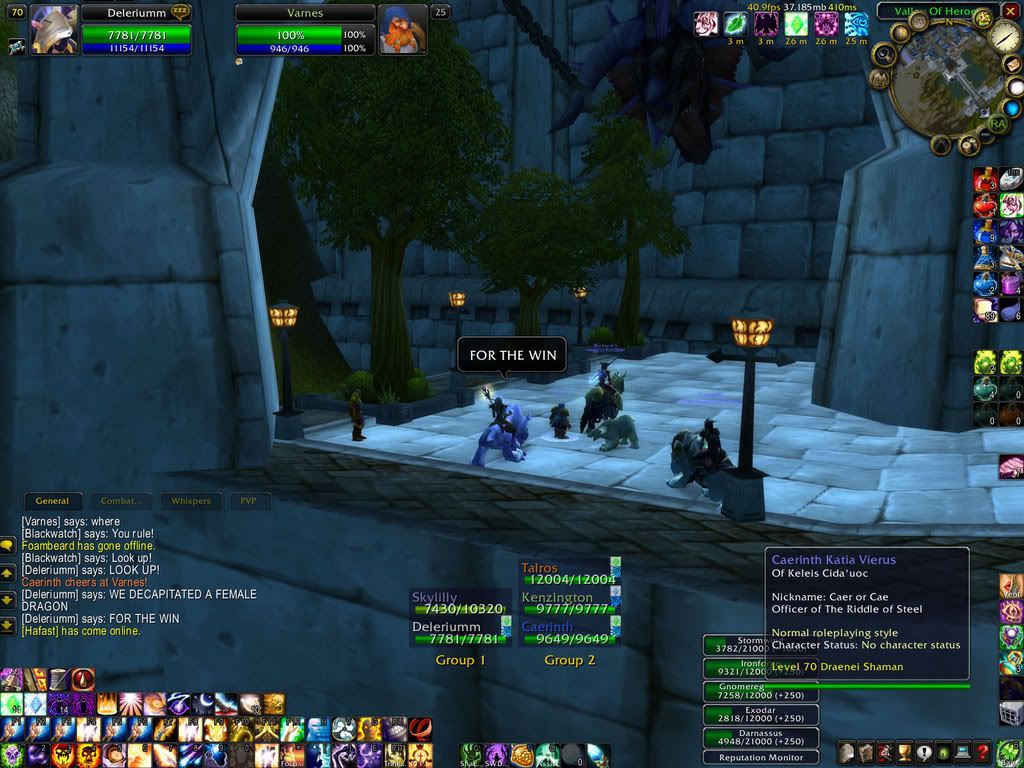This screenshot has width=1024, height=768.
Task: Select Deleriumm's player portrait
Action: click(54, 29)
